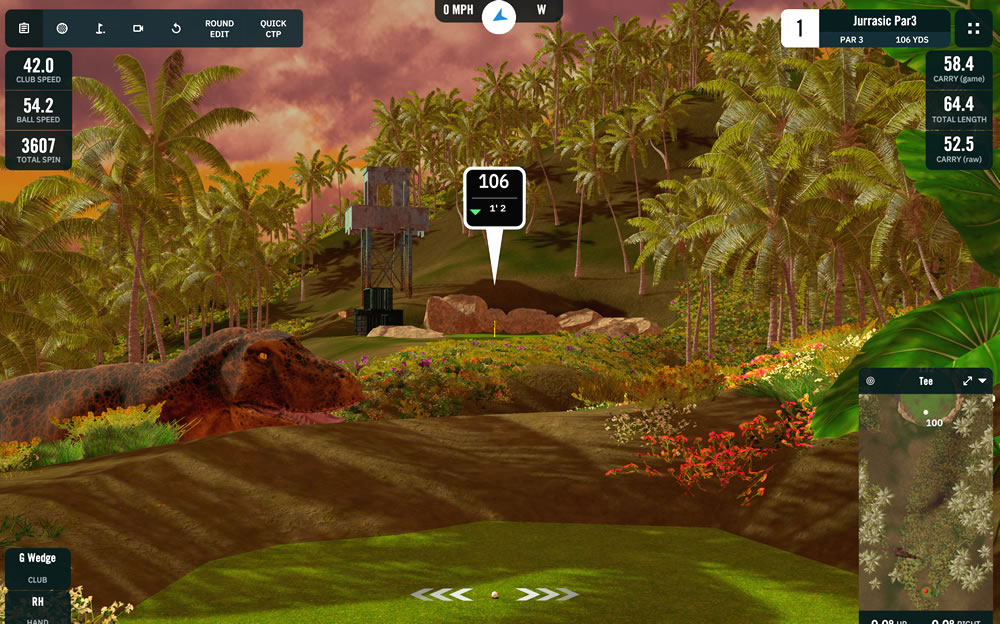Open the minimap dropdown arrow
Viewport: 1000px width, 624px height.
click(x=983, y=381)
